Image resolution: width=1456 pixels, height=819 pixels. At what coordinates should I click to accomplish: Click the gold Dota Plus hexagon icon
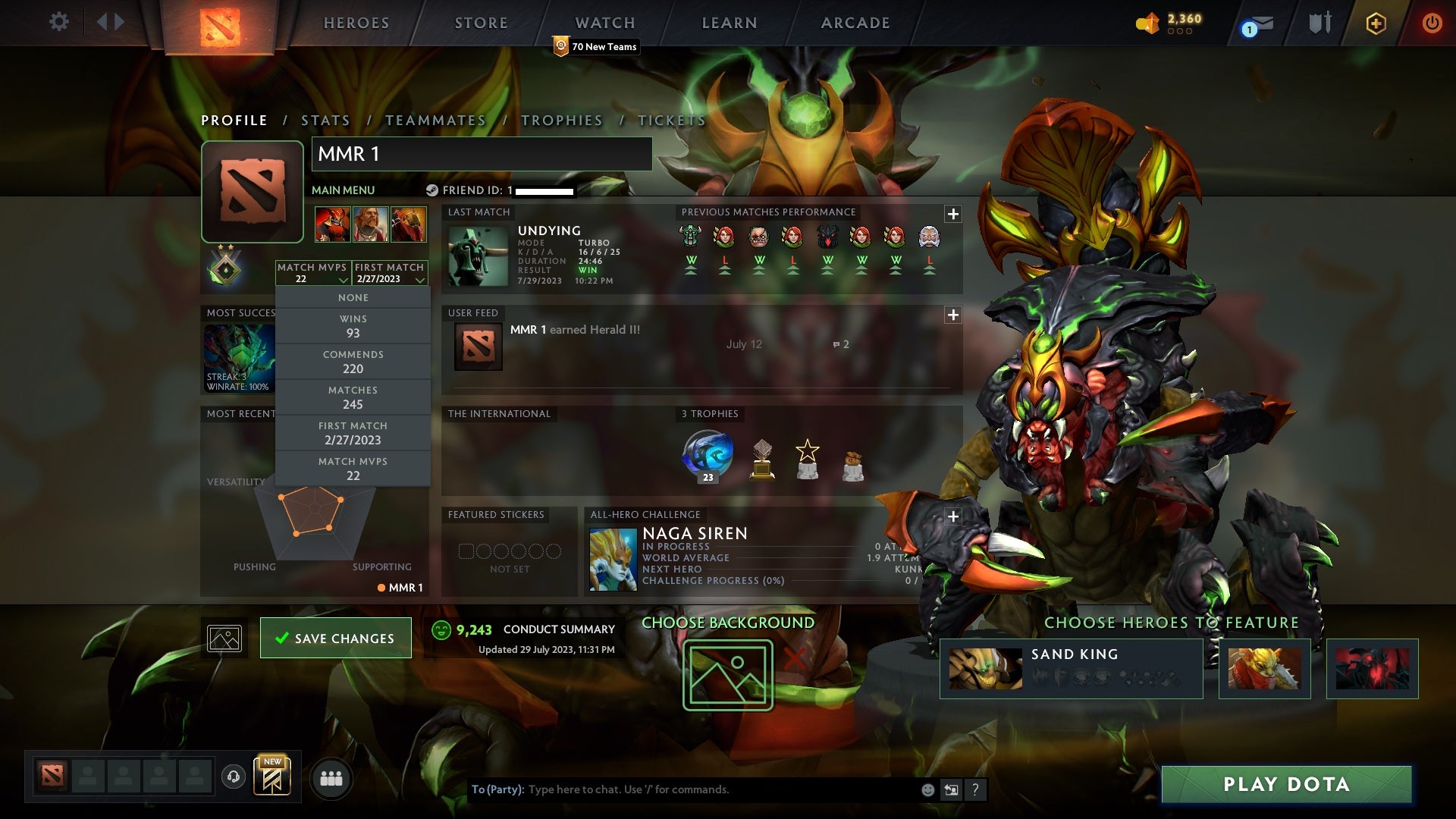1376,24
